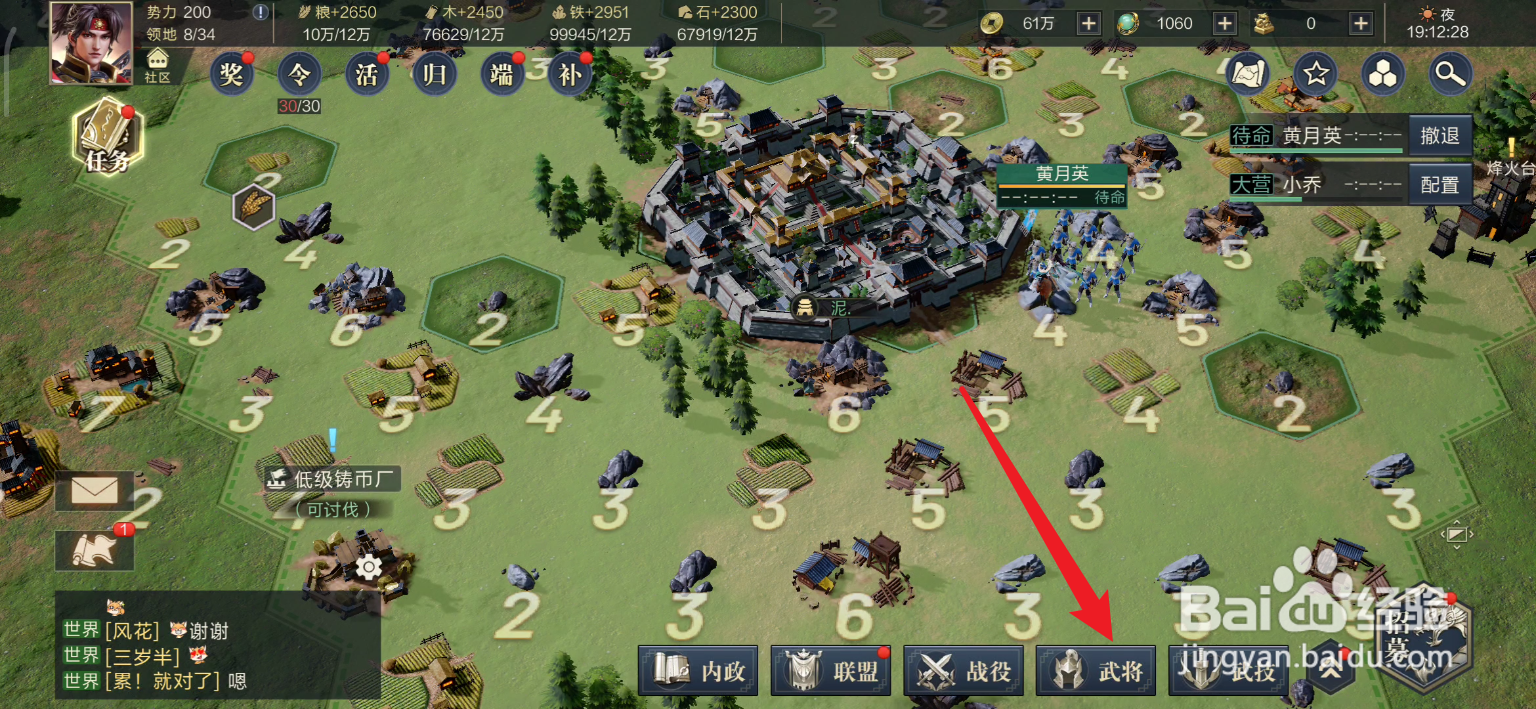
Task: Click the player avatar portrait
Action: (91, 40)
